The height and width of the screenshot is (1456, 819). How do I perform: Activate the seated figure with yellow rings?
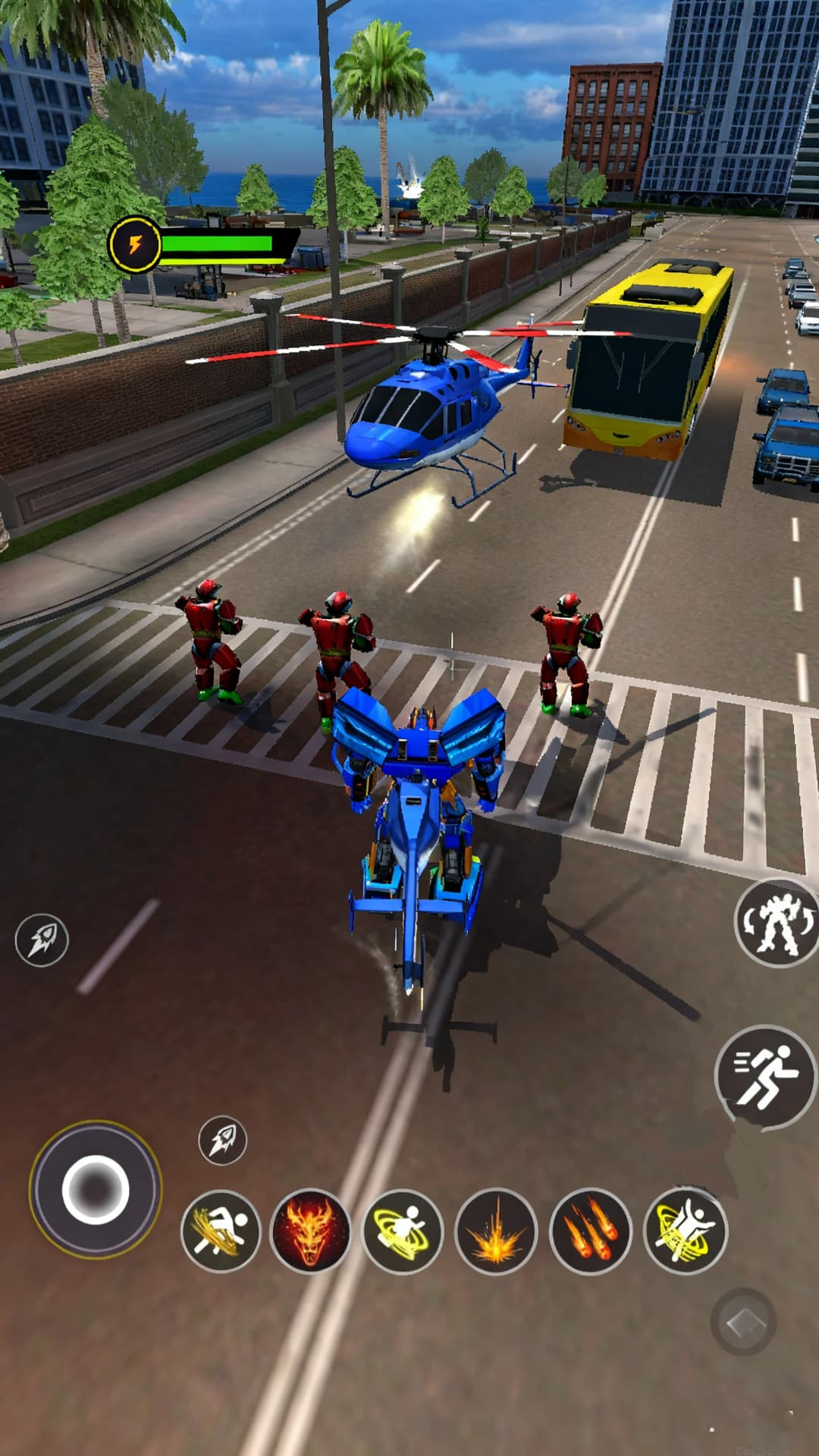tap(403, 1230)
